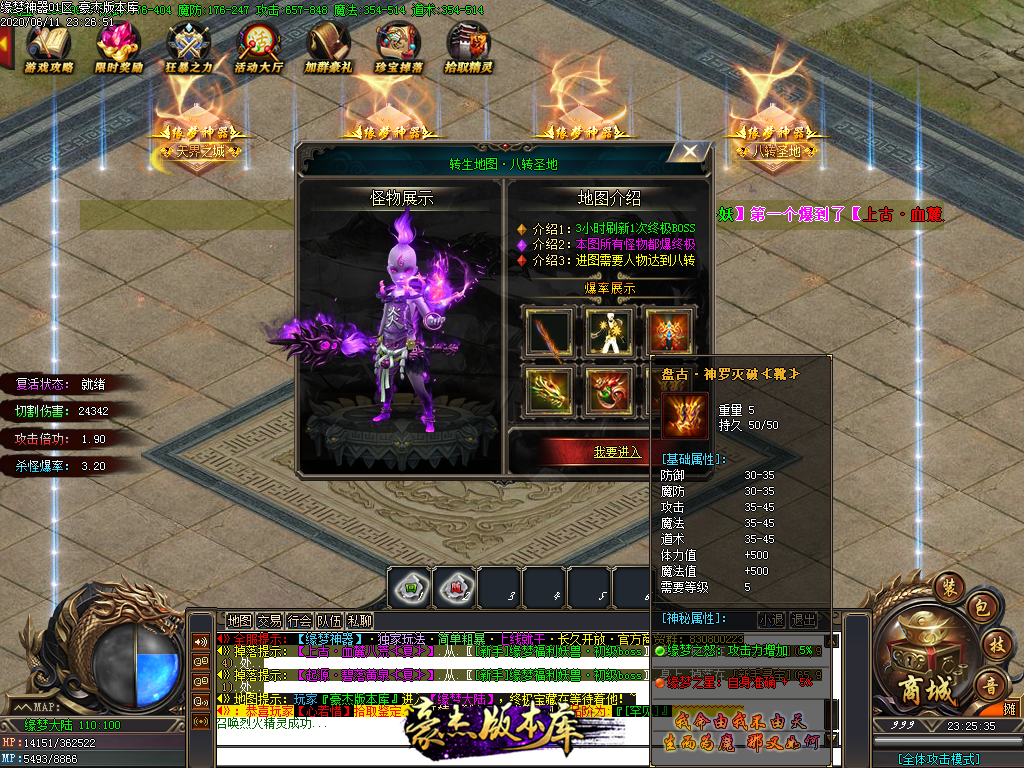Switch to the 地图 chat tab
Viewport: 1024px width, 768px height.
[239, 621]
